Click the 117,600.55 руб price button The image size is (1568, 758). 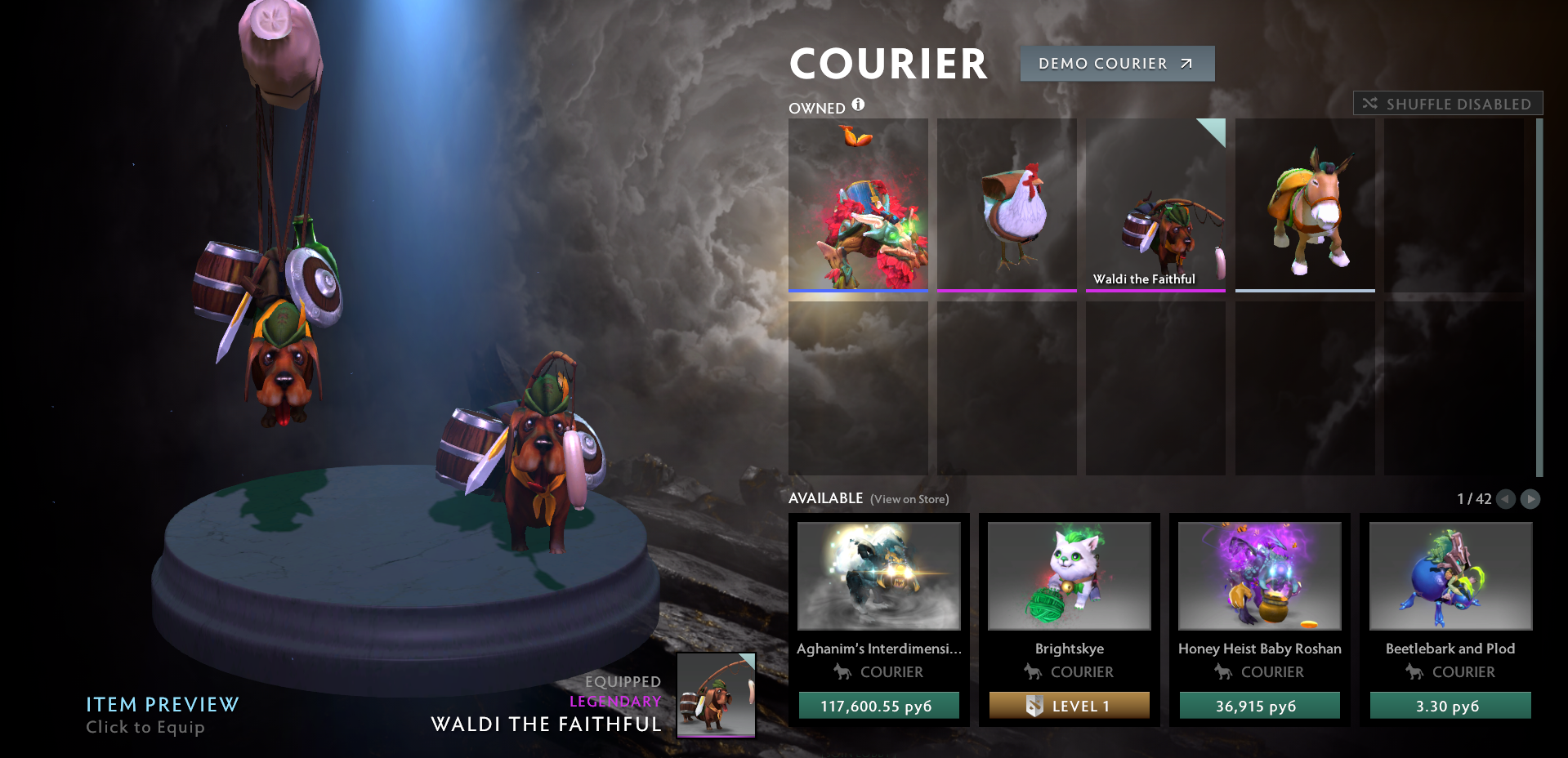tap(878, 705)
